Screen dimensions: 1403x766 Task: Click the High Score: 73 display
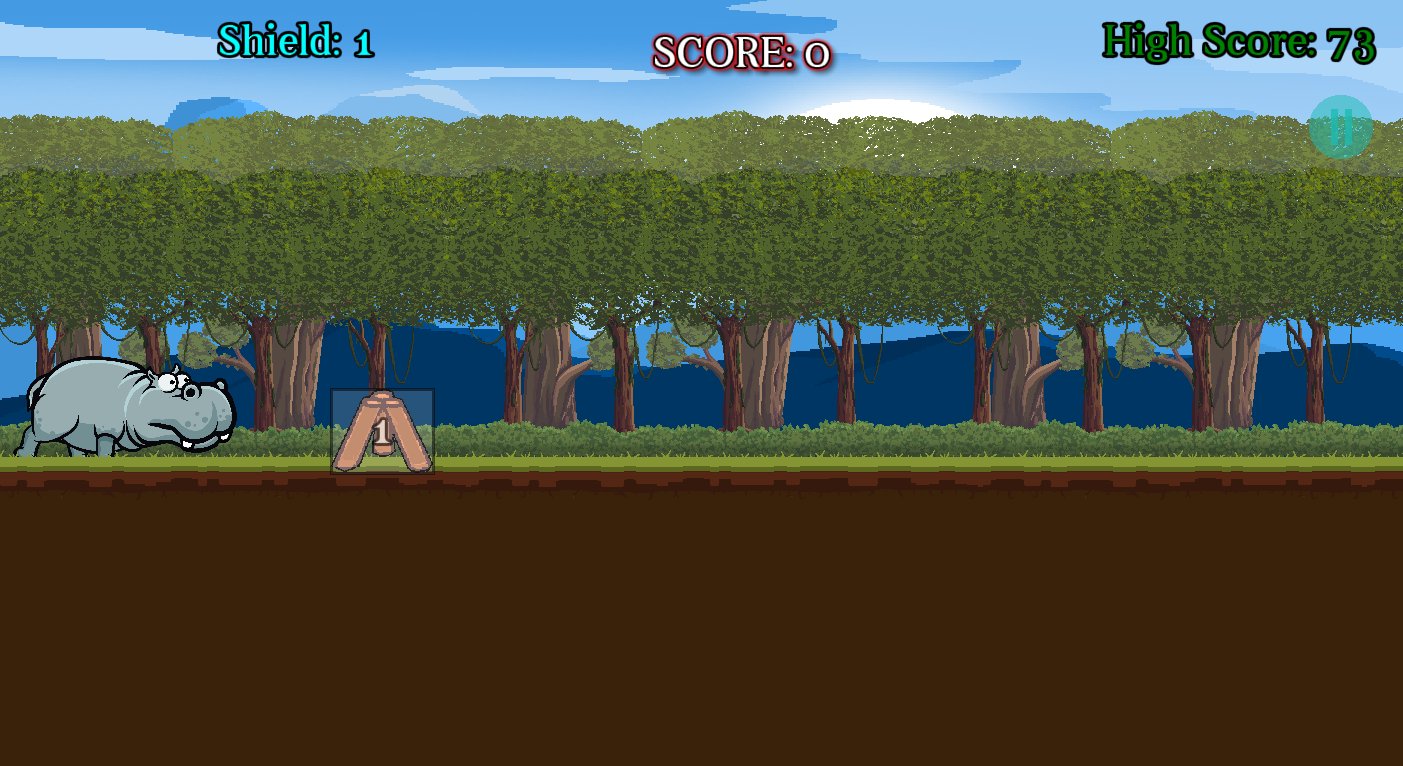tap(1238, 41)
